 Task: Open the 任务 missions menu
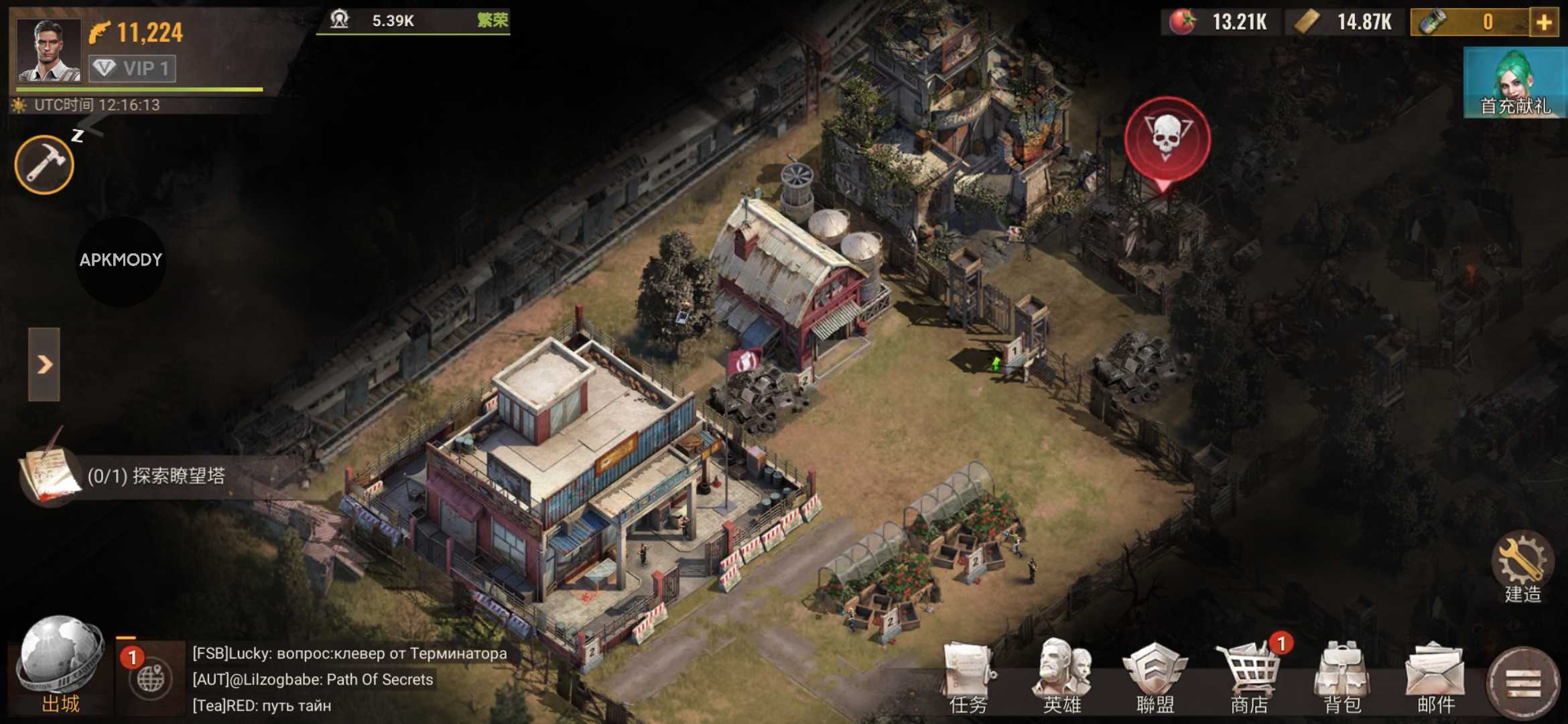tap(968, 677)
